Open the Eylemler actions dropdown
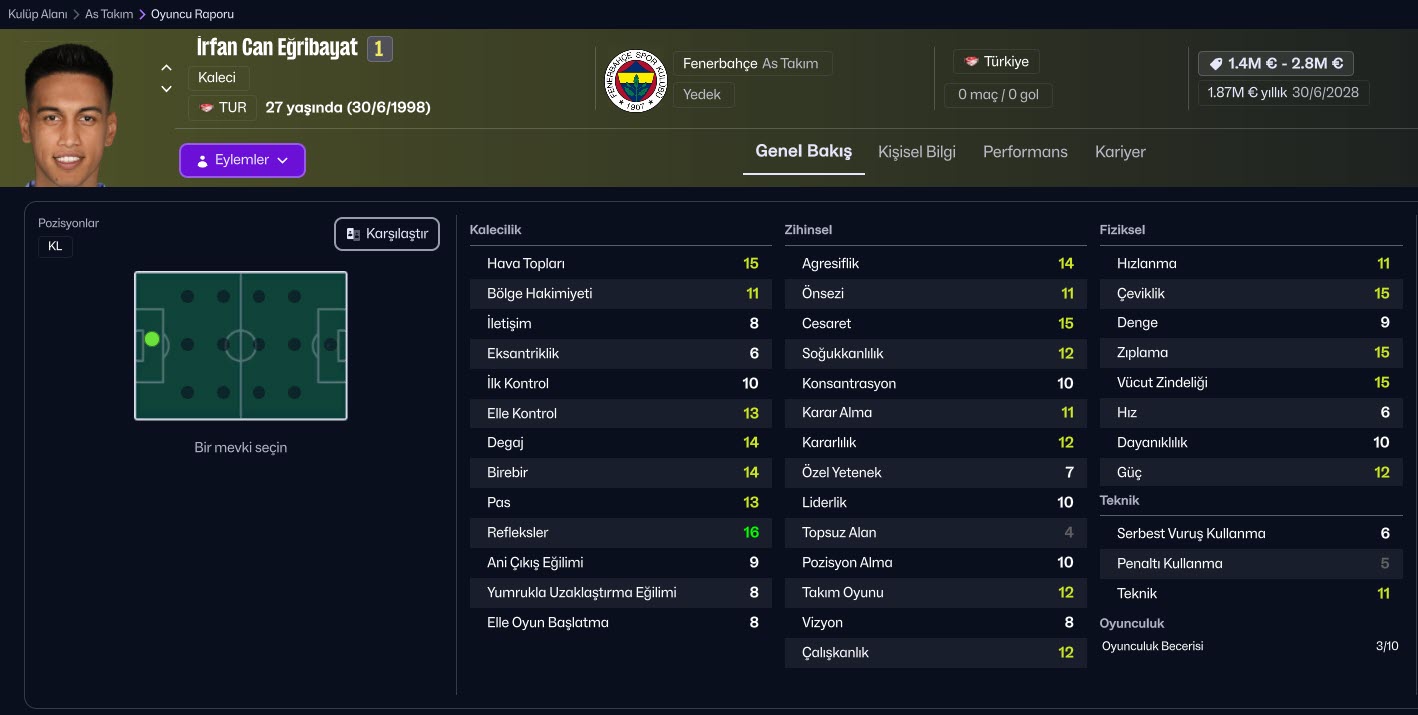 [242, 160]
